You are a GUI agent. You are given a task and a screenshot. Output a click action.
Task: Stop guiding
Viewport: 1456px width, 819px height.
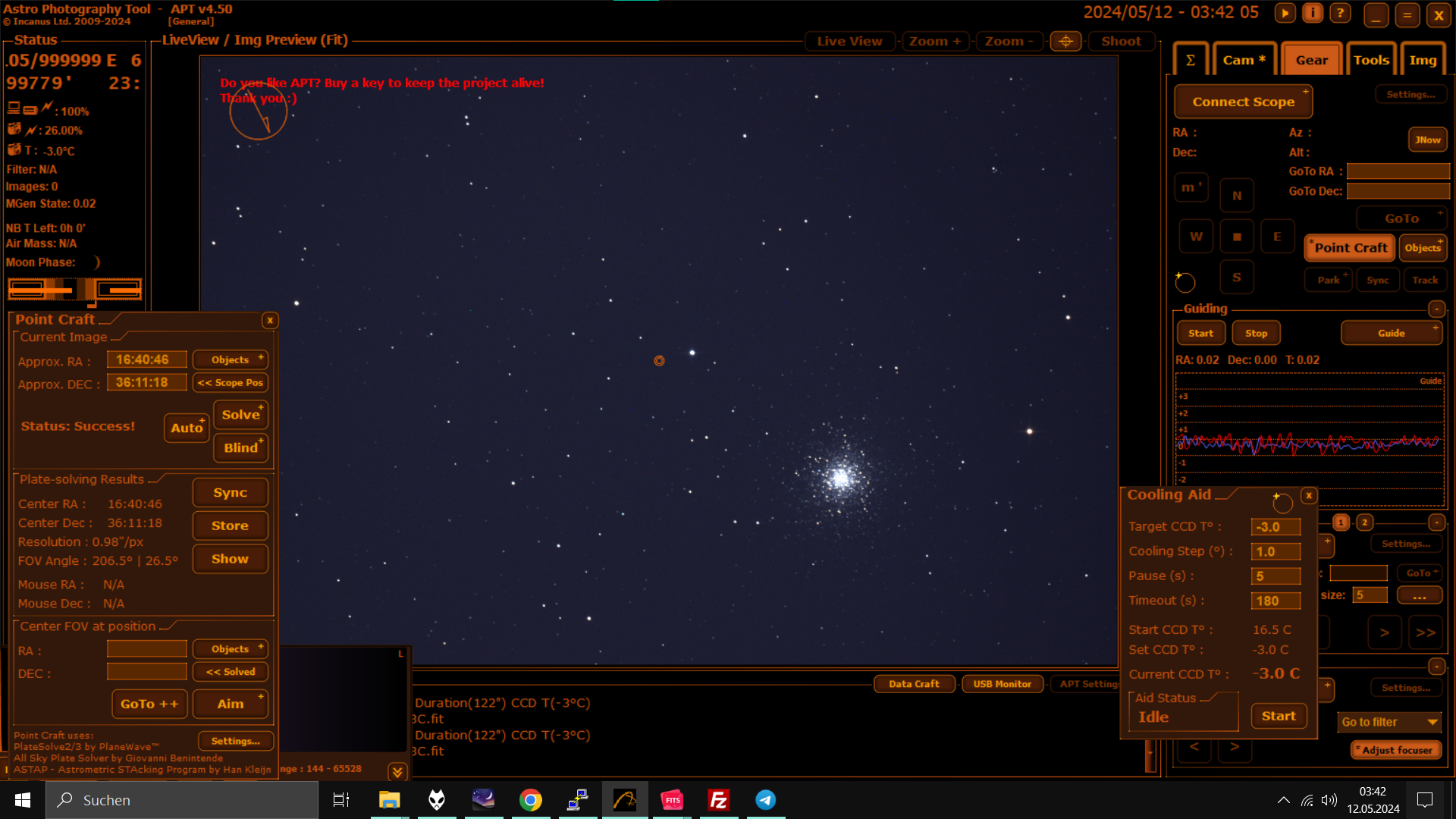coord(1256,333)
